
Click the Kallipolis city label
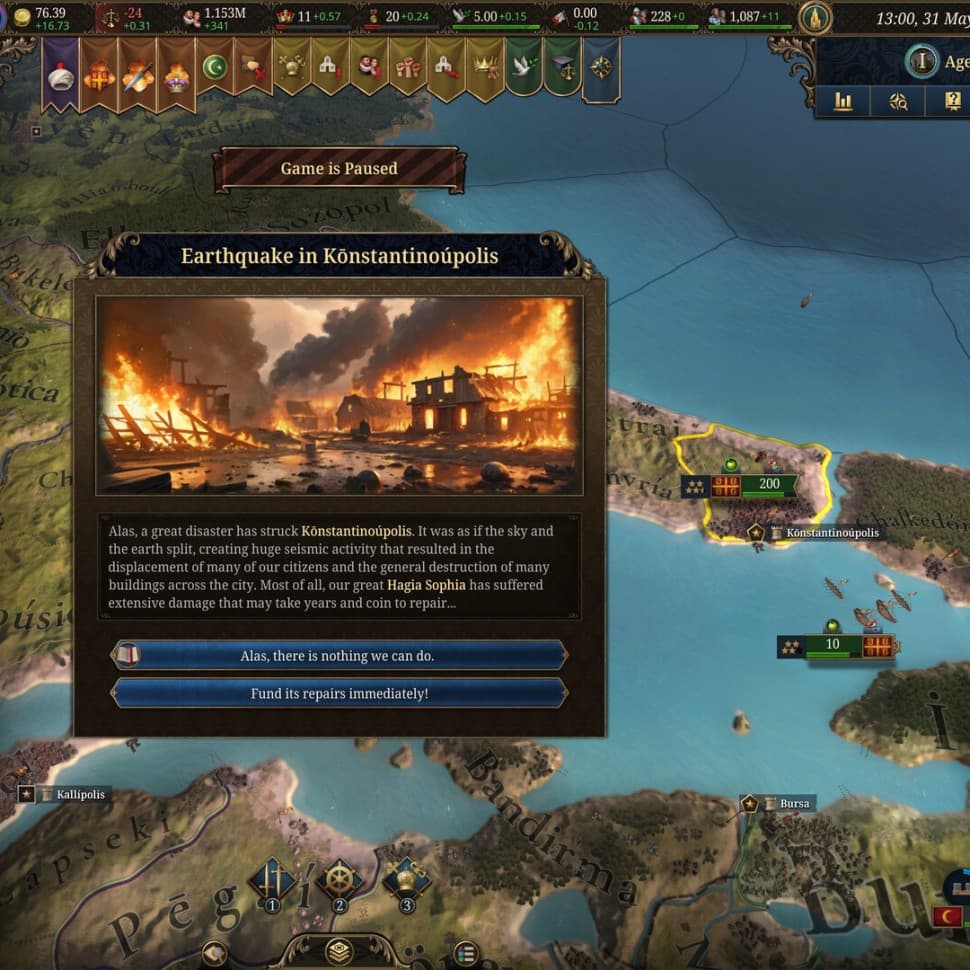80,795
